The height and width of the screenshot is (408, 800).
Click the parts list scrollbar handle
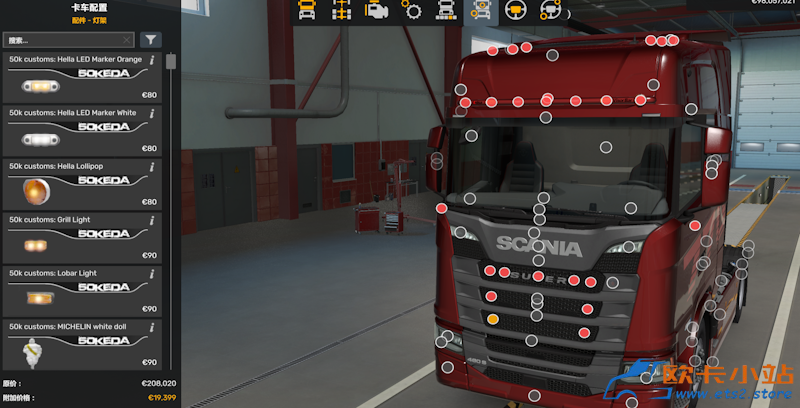coord(171,62)
